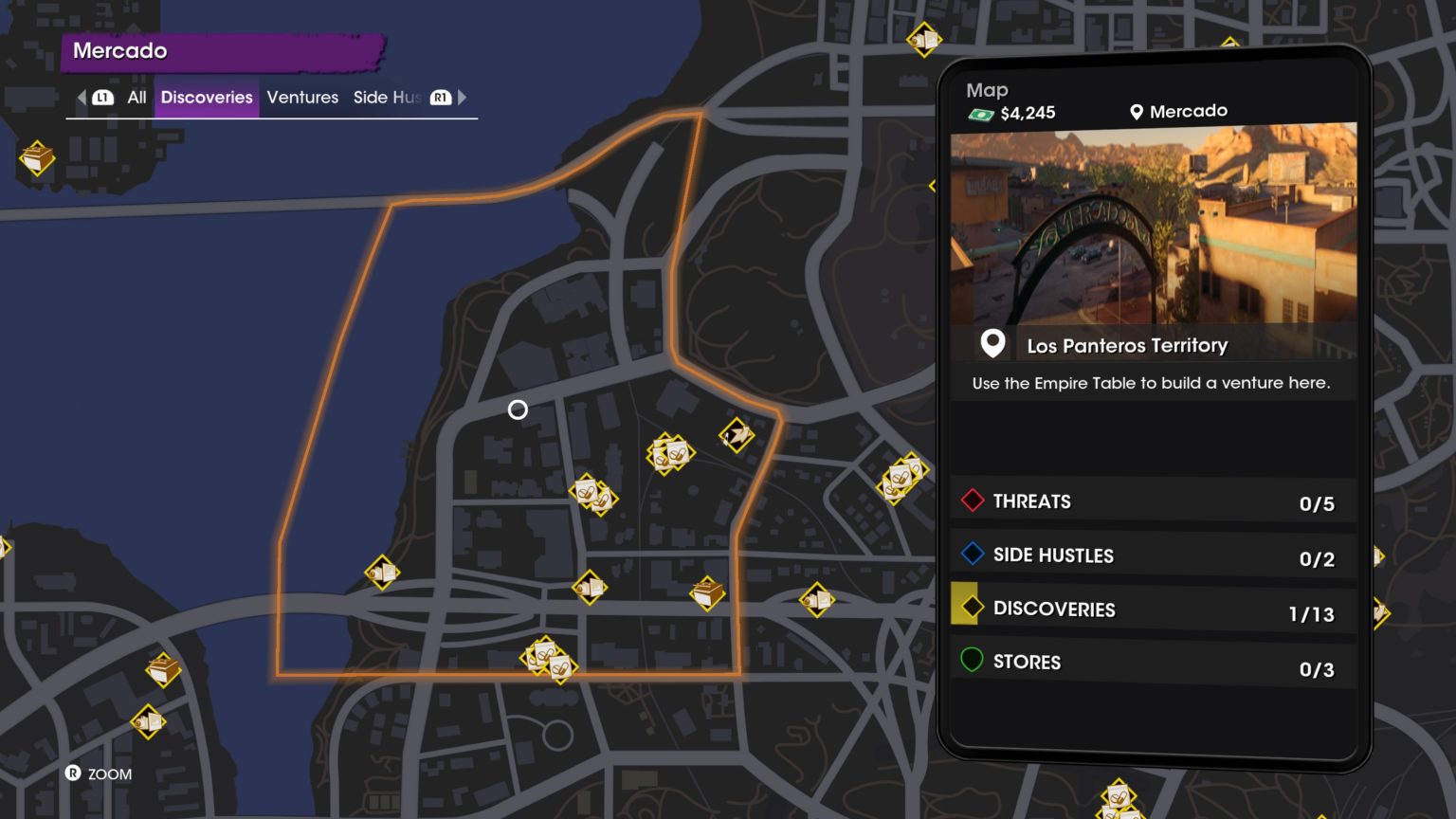The height and width of the screenshot is (819, 1456).
Task: Select the drug pallet discovery icon near map center
Action: [670, 453]
